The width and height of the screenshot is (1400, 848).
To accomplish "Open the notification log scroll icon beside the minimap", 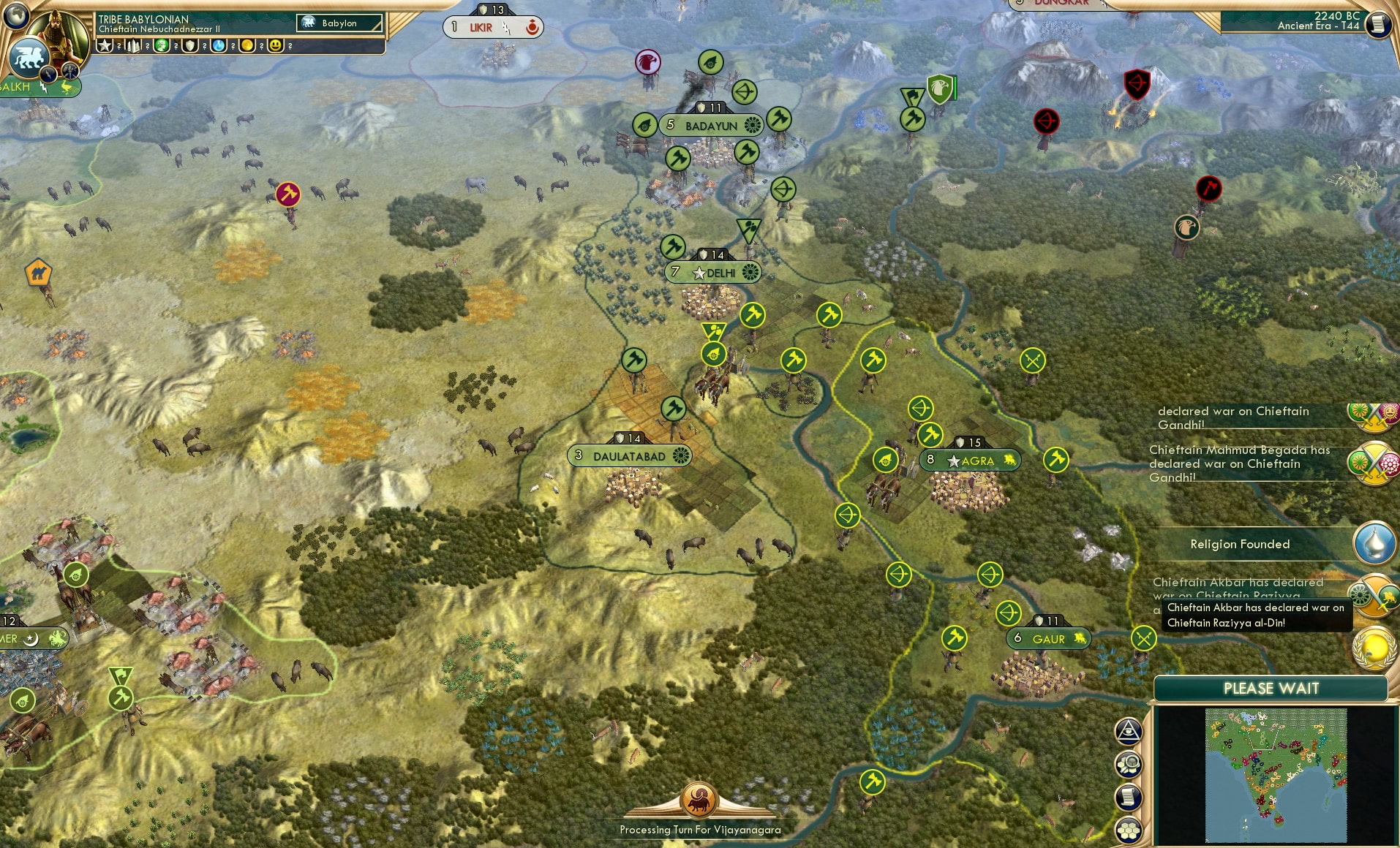I will coord(1129,797).
